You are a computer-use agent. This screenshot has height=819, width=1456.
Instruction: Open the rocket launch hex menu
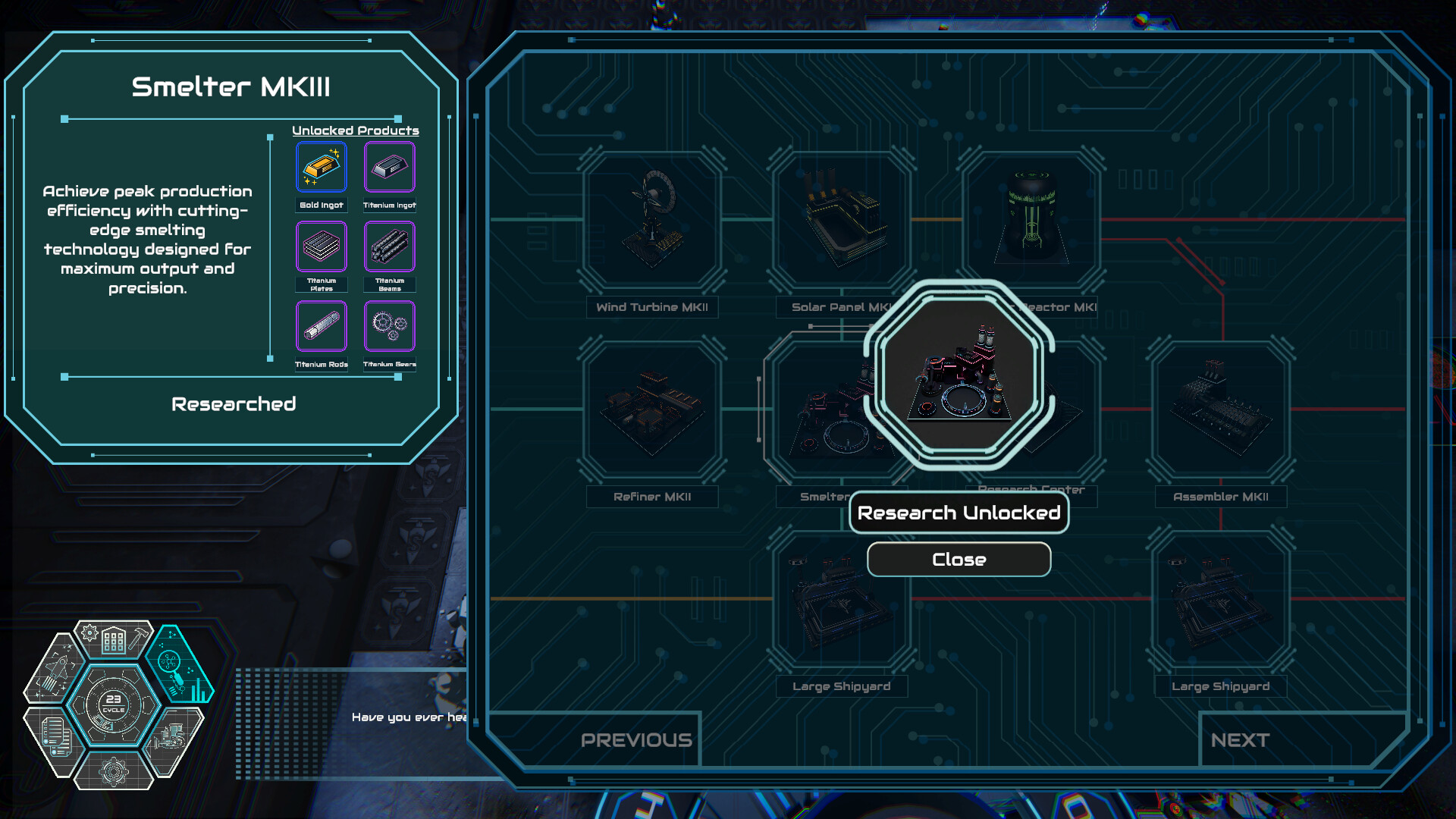pyautogui.click(x=55, y=670)
